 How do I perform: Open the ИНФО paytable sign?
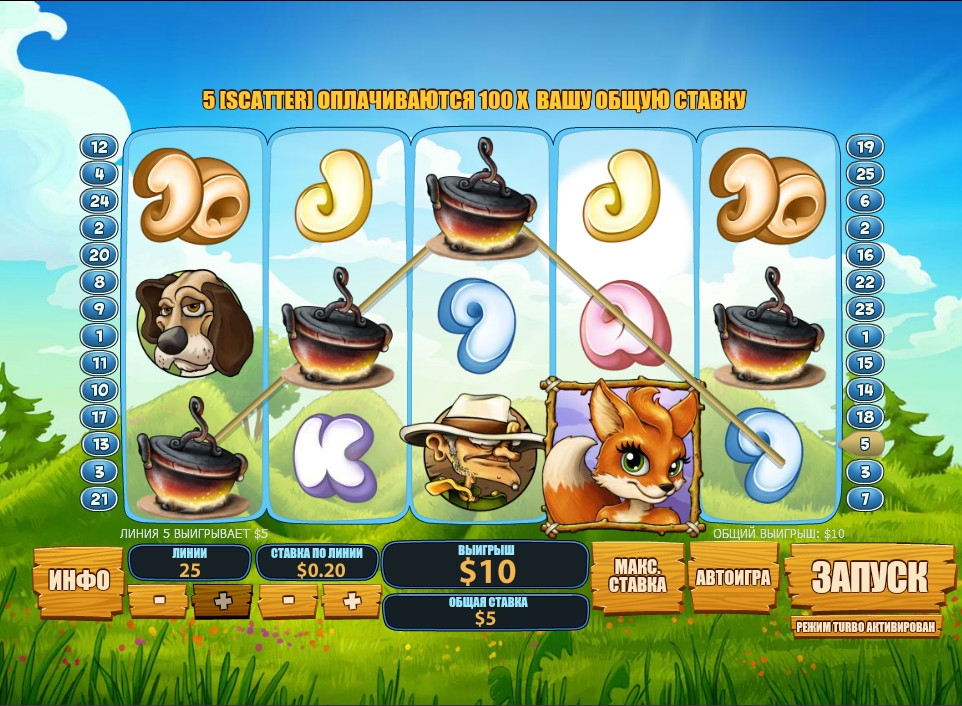(78, 581)
